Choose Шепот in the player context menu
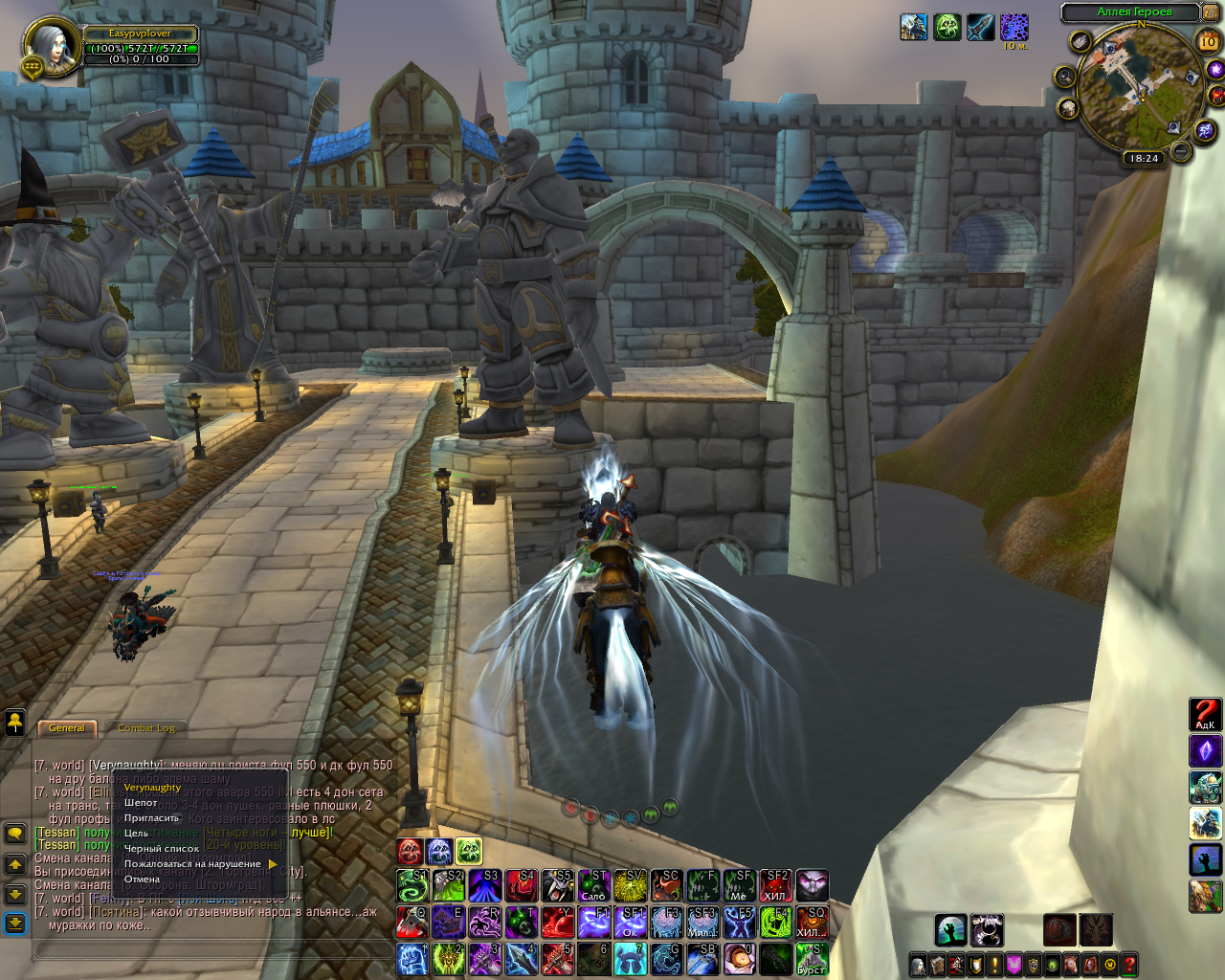Screen dimensions: 1225x980 [141, 803]
